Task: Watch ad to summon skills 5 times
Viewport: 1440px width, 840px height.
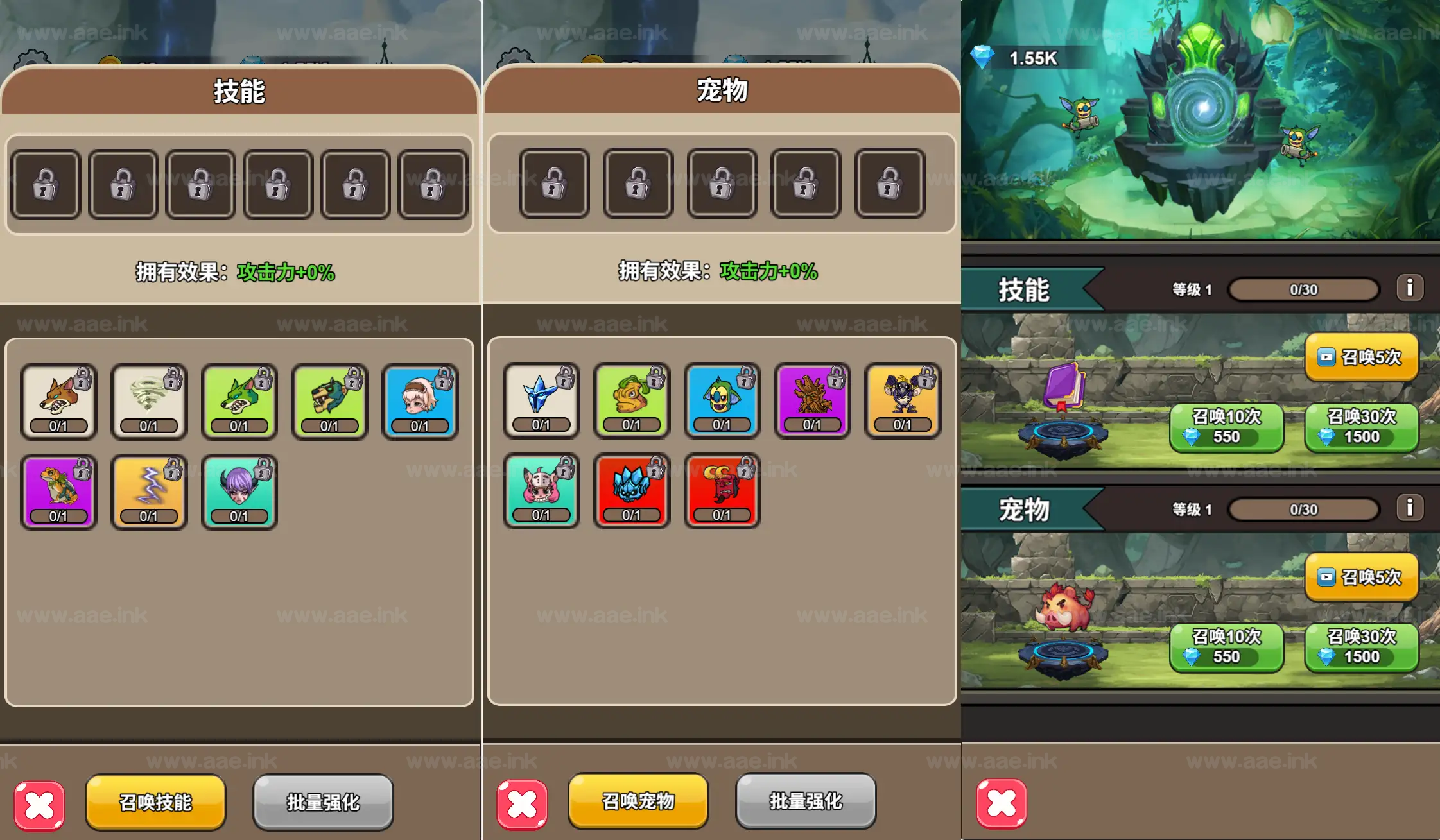Action: [1361, 357]
